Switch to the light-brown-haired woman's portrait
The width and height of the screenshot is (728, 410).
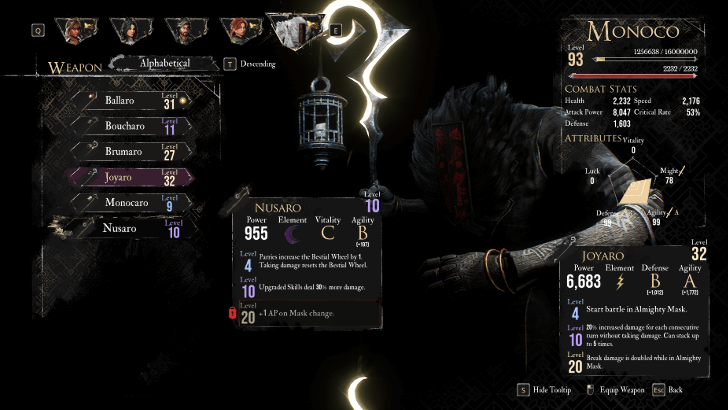click(x=76, y=30)
